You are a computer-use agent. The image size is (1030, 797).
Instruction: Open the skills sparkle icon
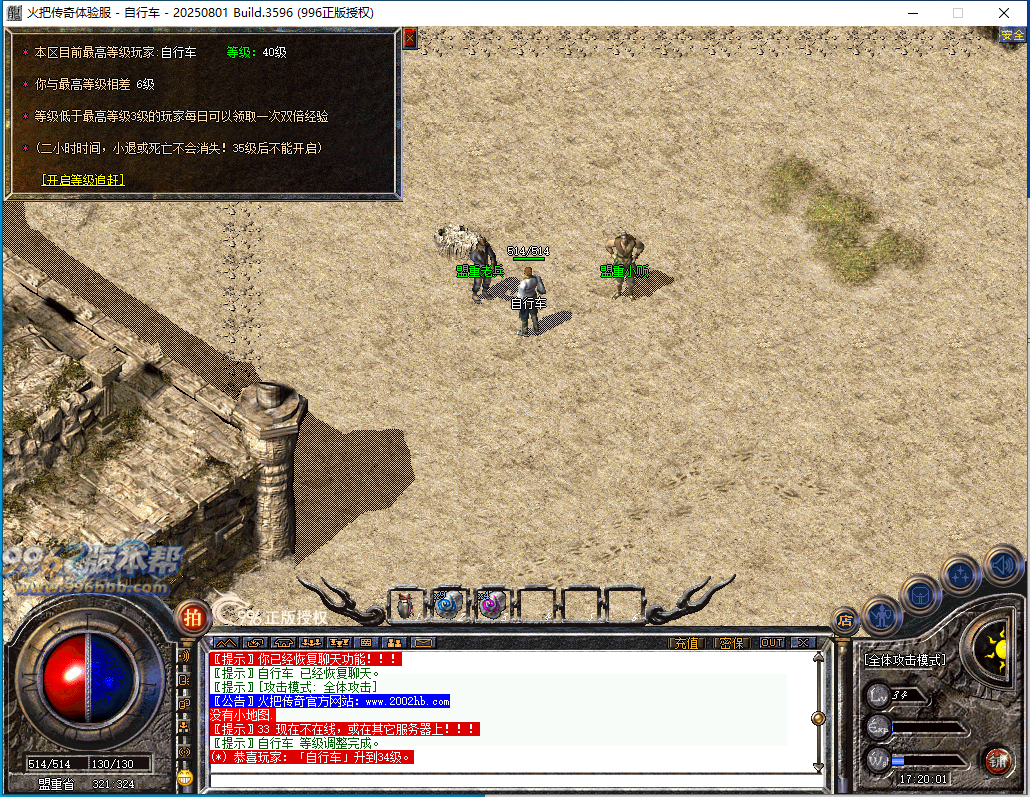pos(961,575)
